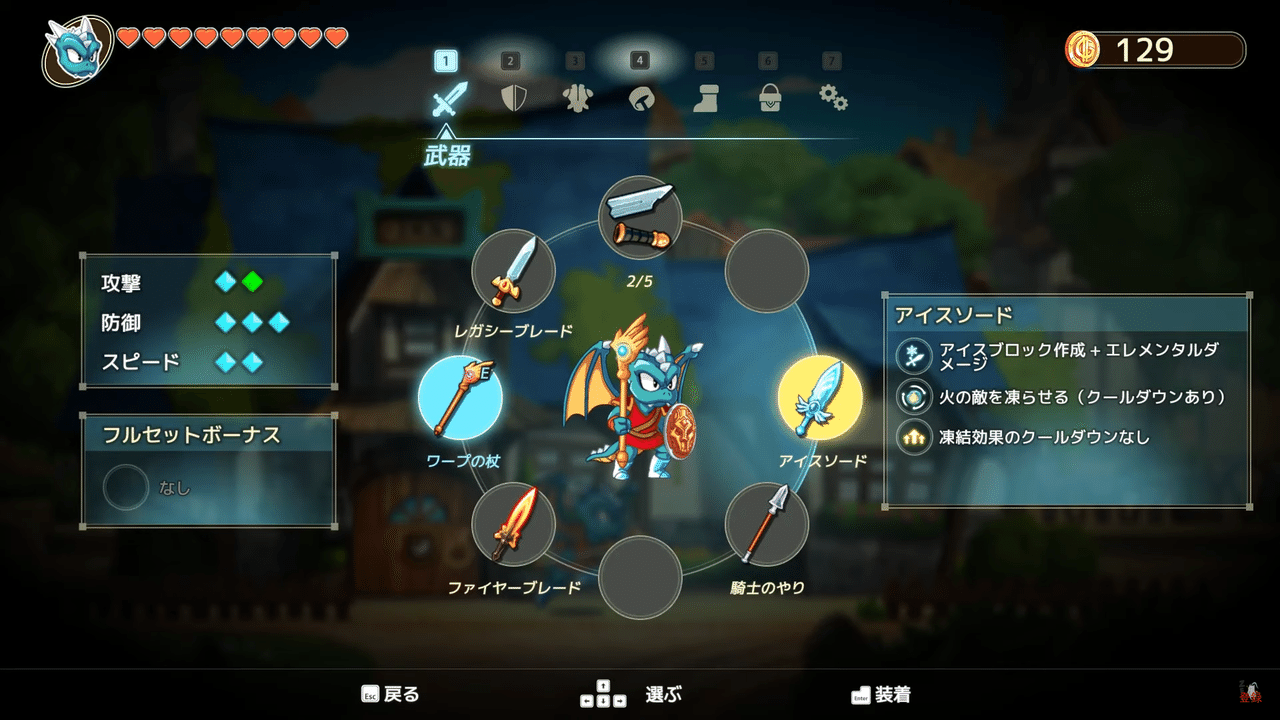1280x720 pixels.
Task: Open the boots equipment category
Action: pos(705,99)
